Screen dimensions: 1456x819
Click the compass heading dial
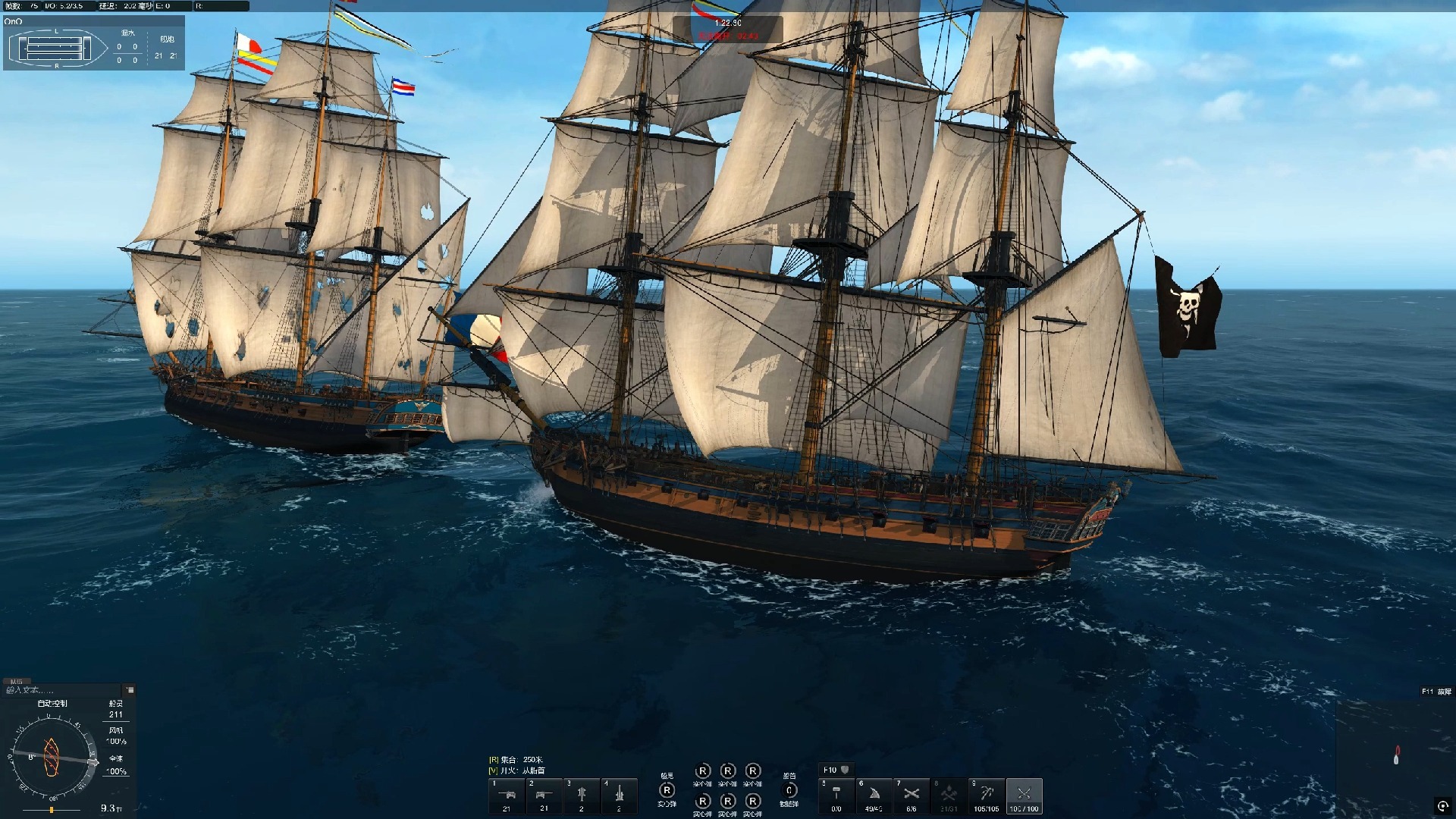tap(52, 757)
